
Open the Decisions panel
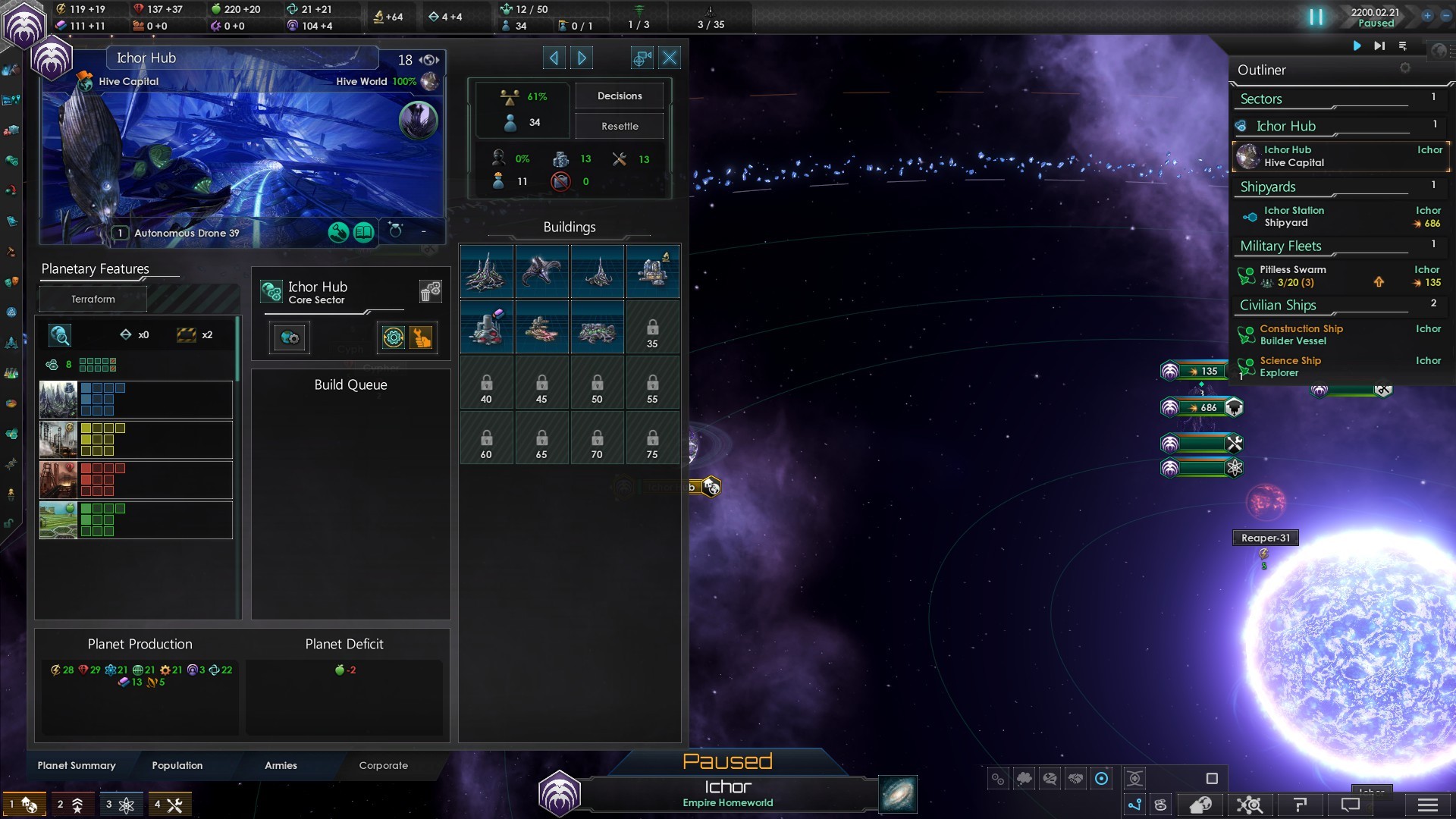point(619,96)
